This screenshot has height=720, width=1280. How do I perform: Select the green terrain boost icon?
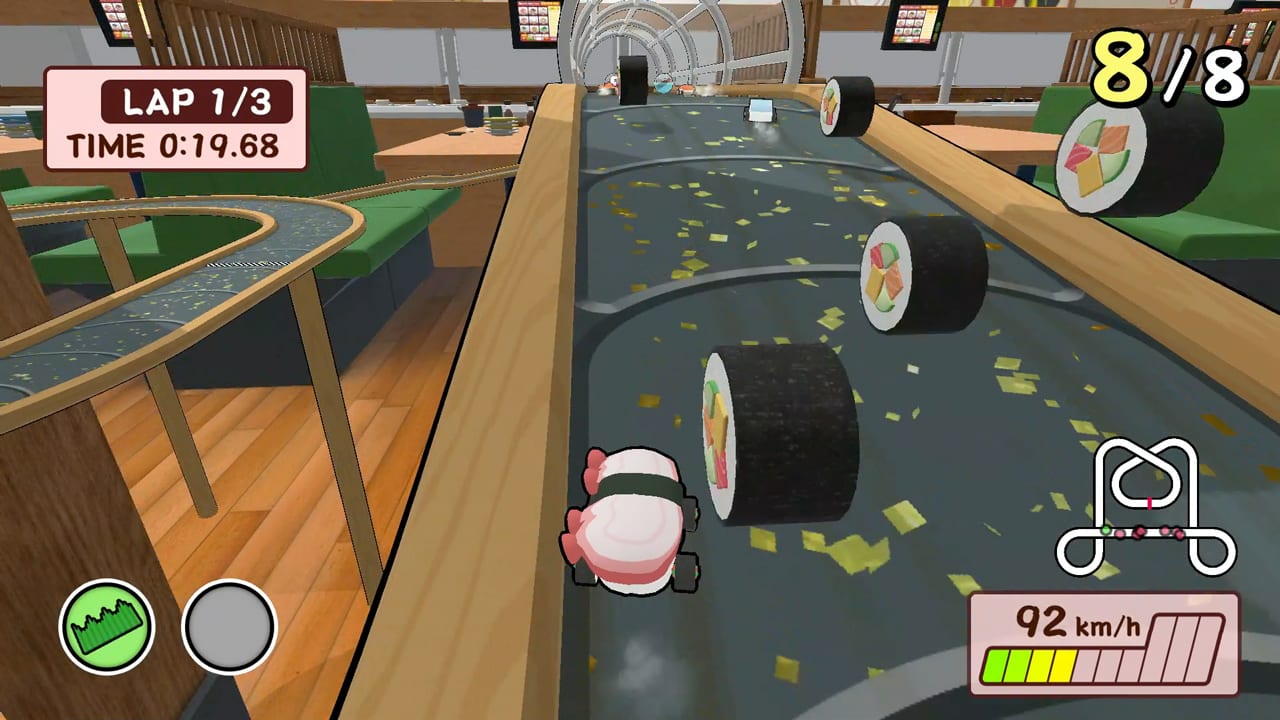pyautogui.click(x=106, y=624)
